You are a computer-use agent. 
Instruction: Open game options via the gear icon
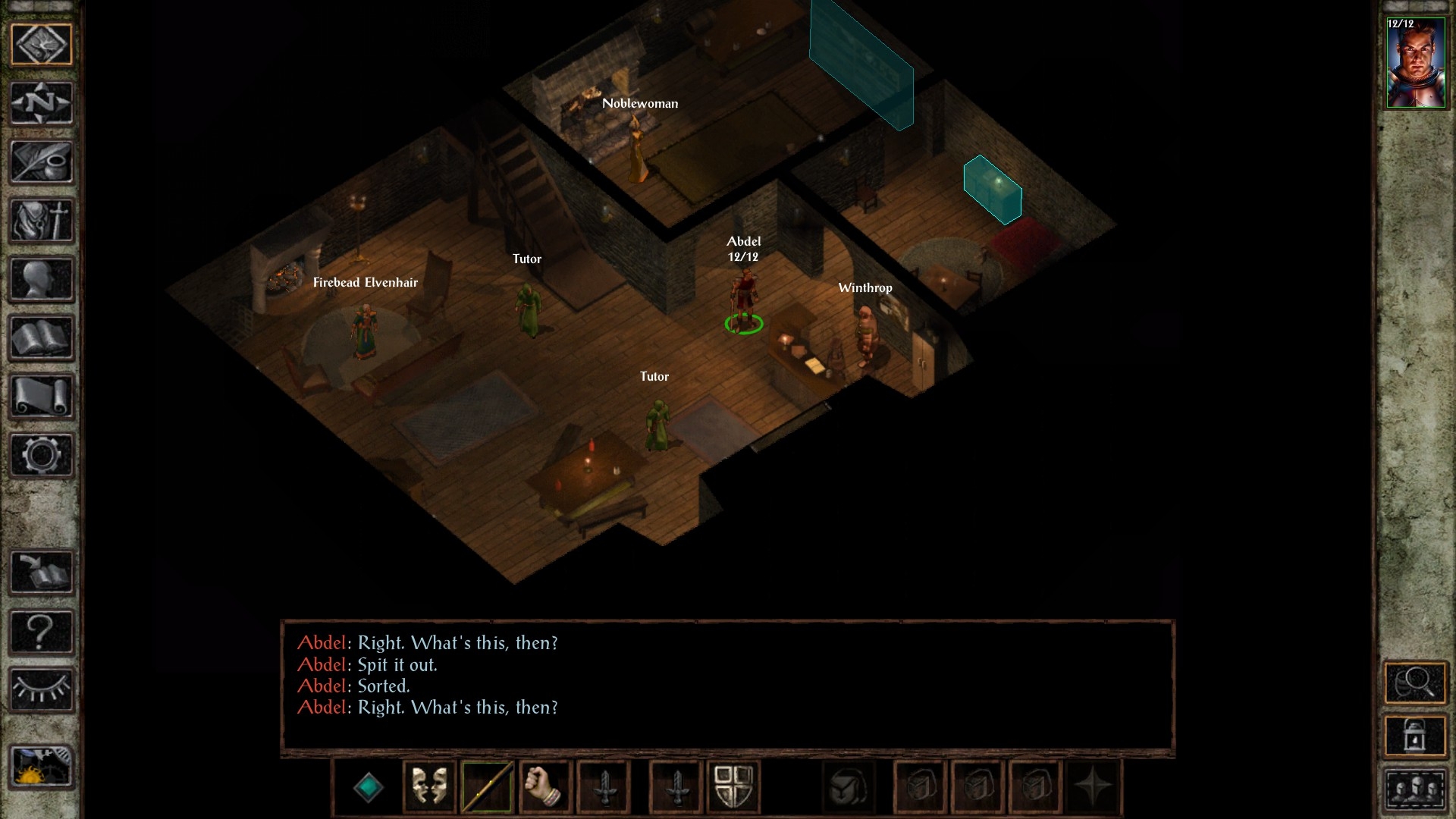(x=41, y=455)
